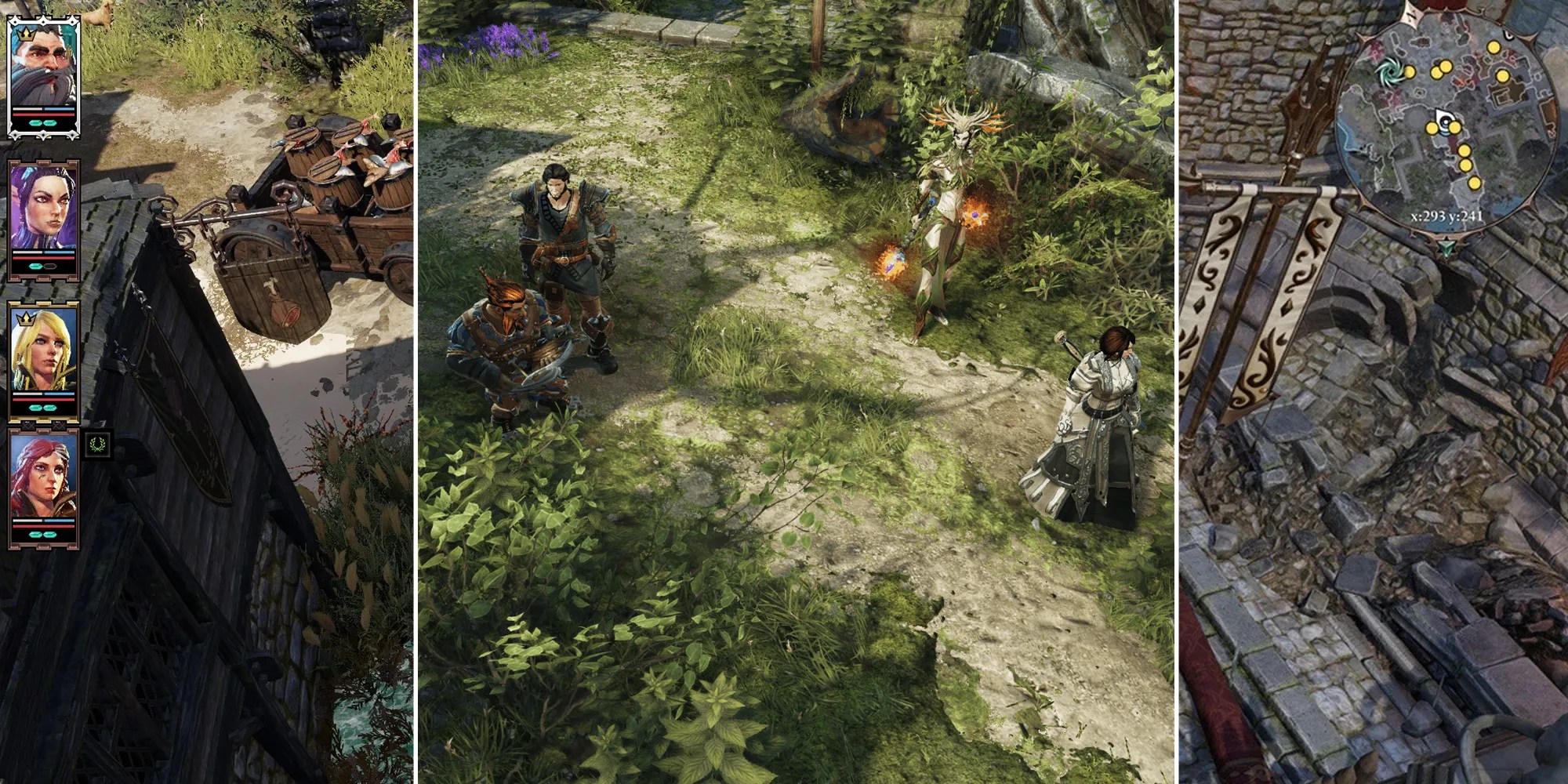Click a yellow quest marker on the minimap
Screen dimensions: 1568x784
point(1494,49)
